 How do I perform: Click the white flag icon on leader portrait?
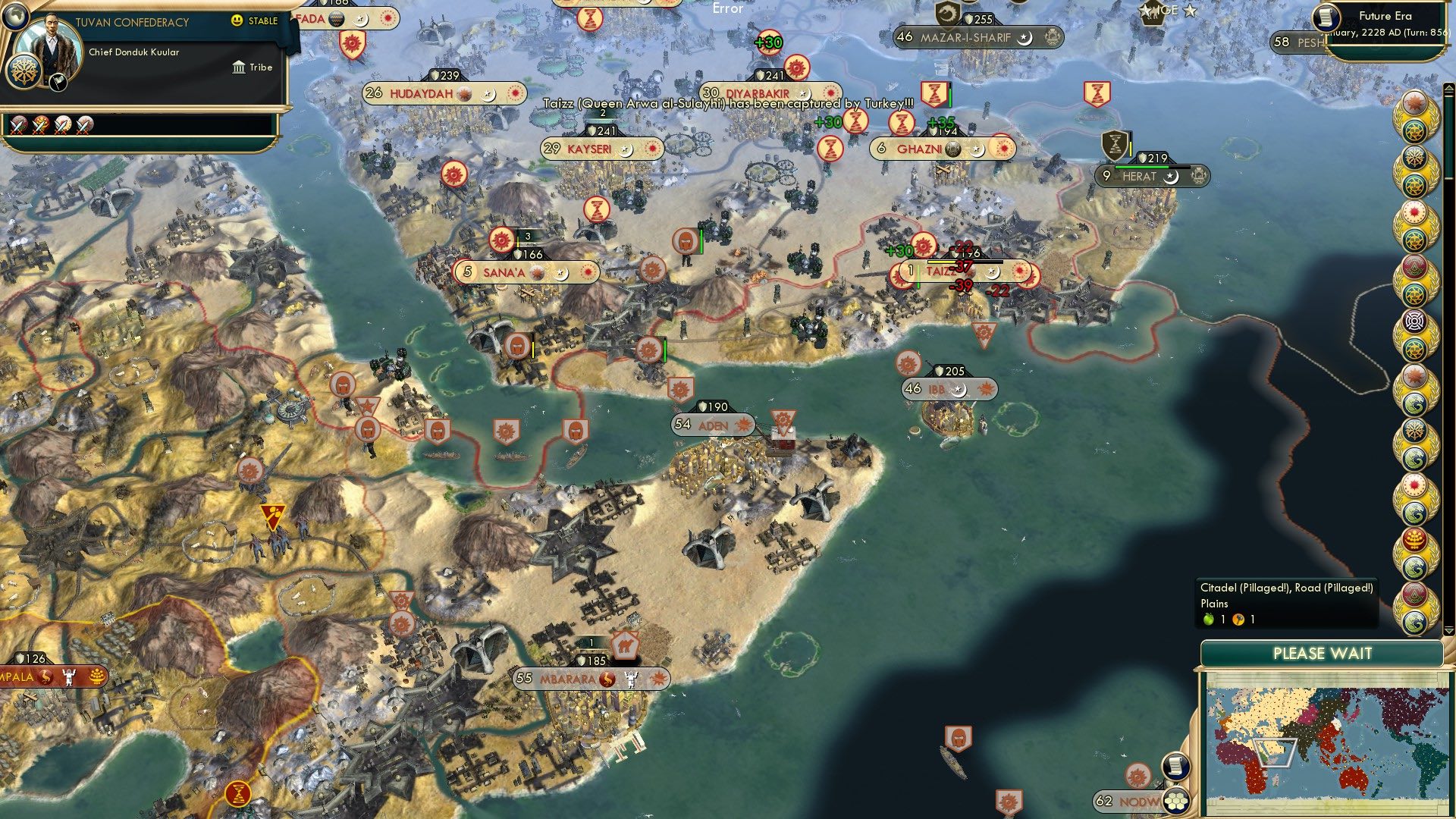click(x=56, y=83)
